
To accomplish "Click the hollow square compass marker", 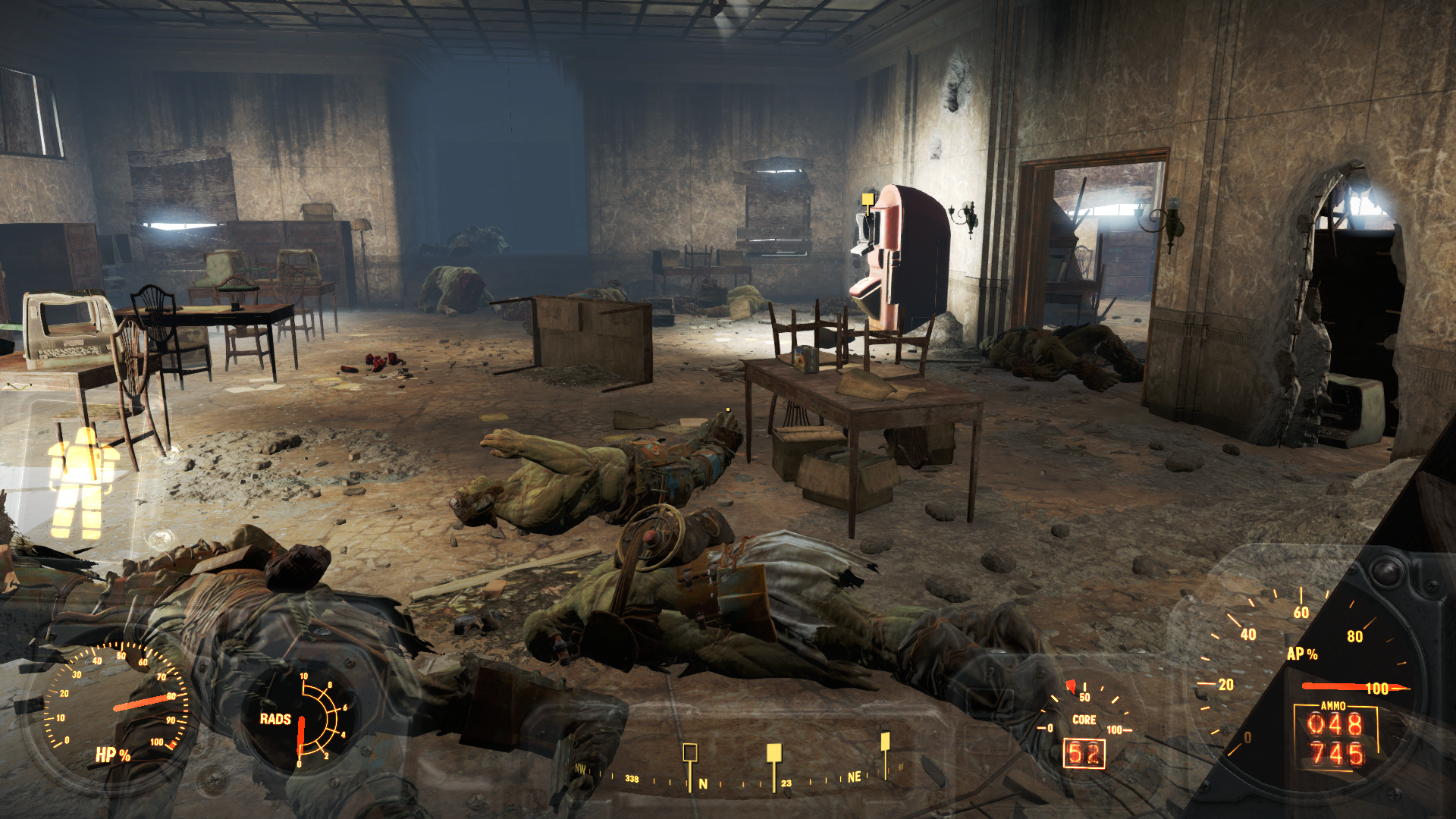I will coord(689,752).
